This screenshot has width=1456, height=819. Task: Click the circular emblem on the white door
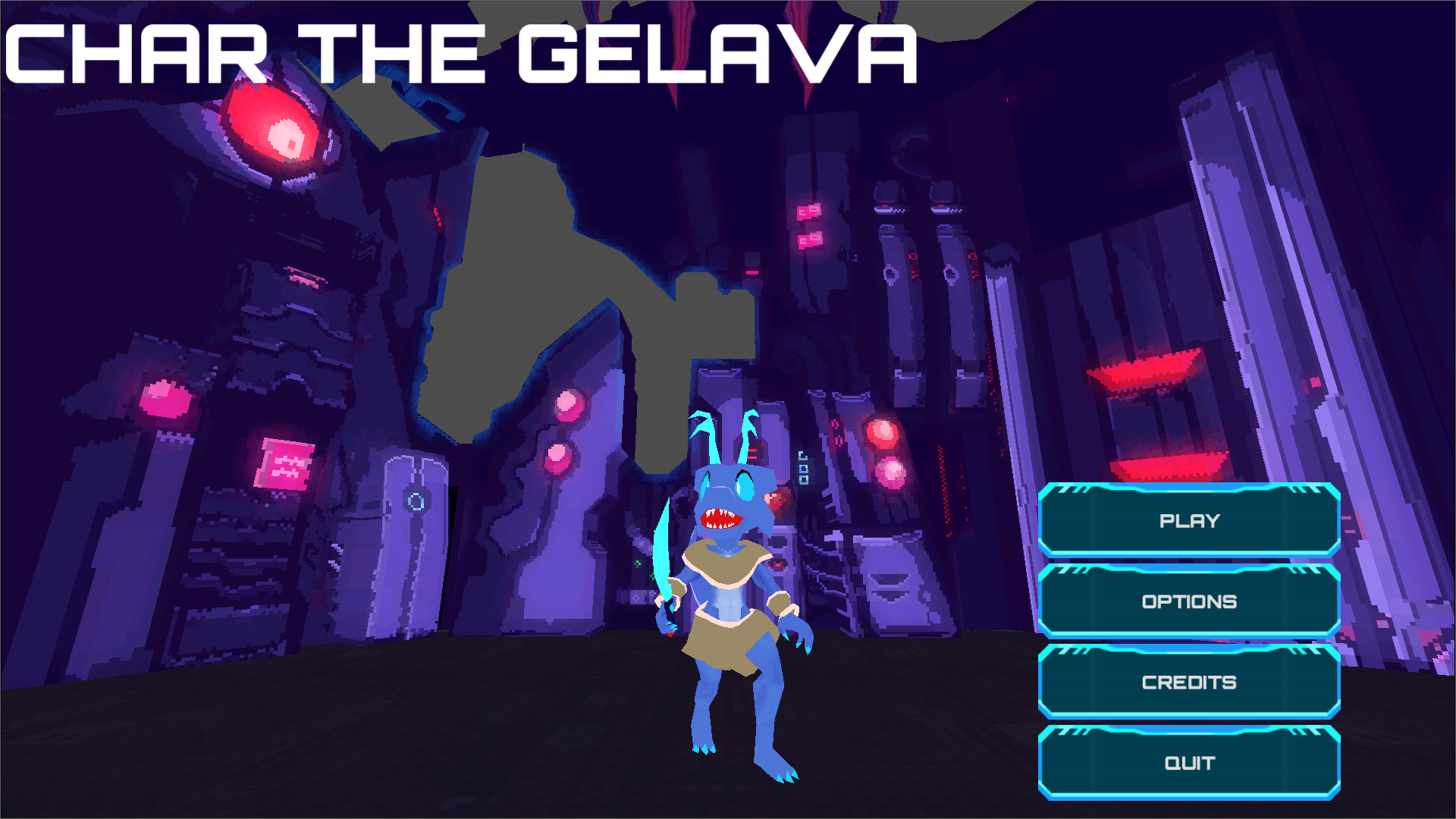coord(414,500)
